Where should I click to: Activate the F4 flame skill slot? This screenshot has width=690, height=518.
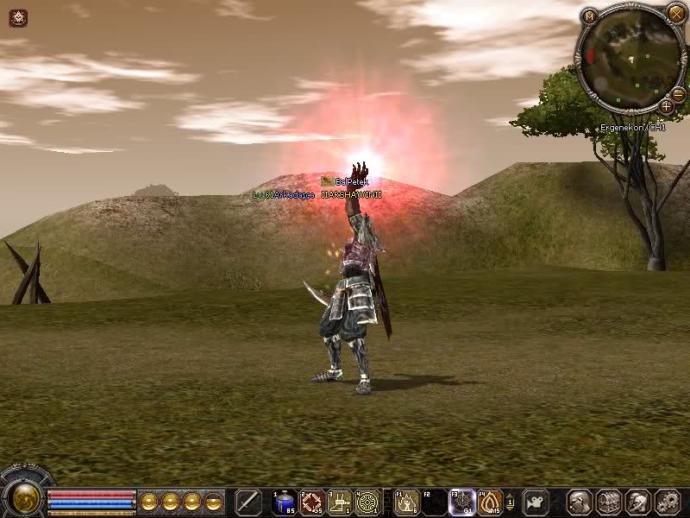click(490, 502)
